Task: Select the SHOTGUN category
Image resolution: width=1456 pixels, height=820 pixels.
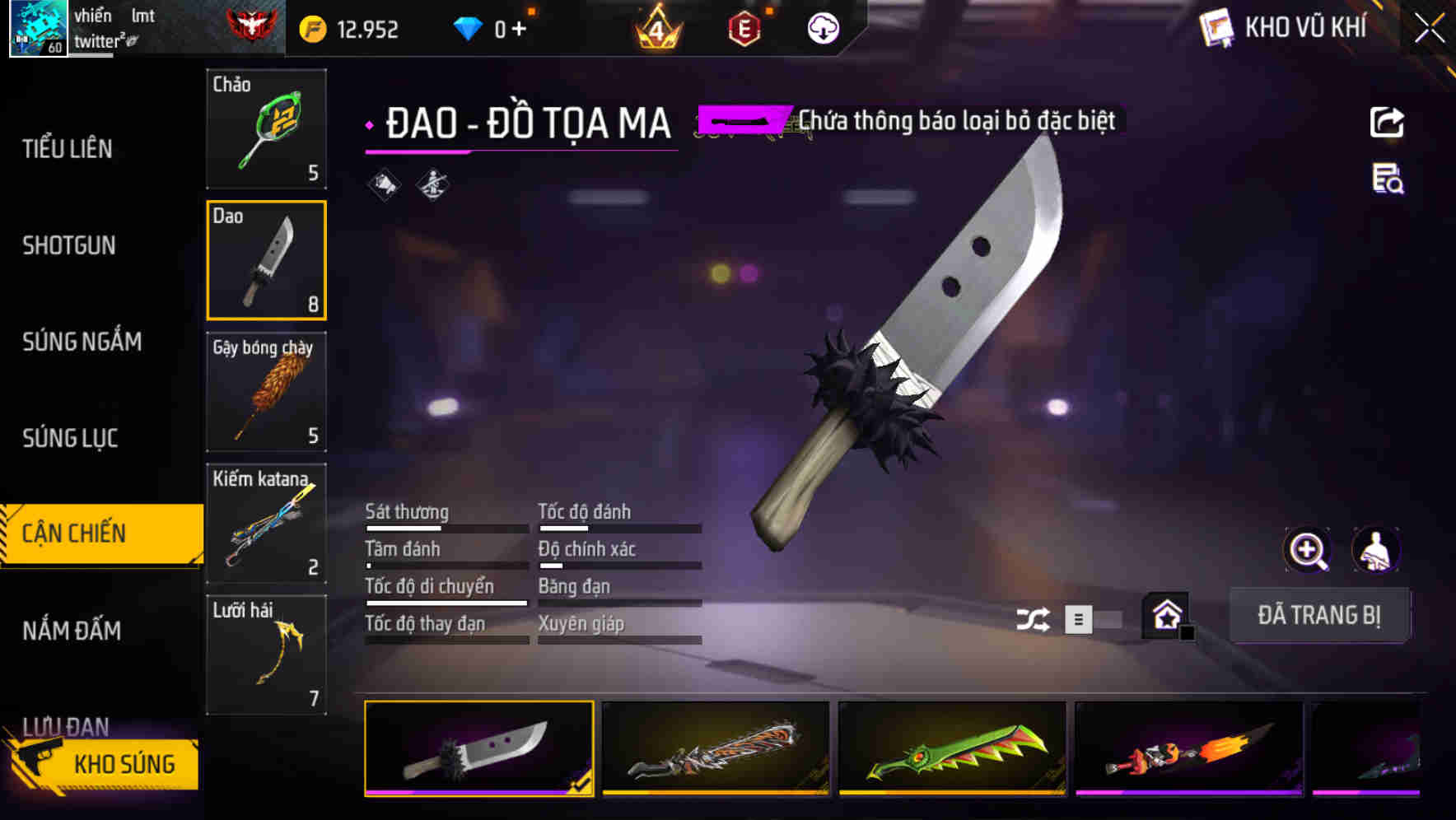Action: 69,245
